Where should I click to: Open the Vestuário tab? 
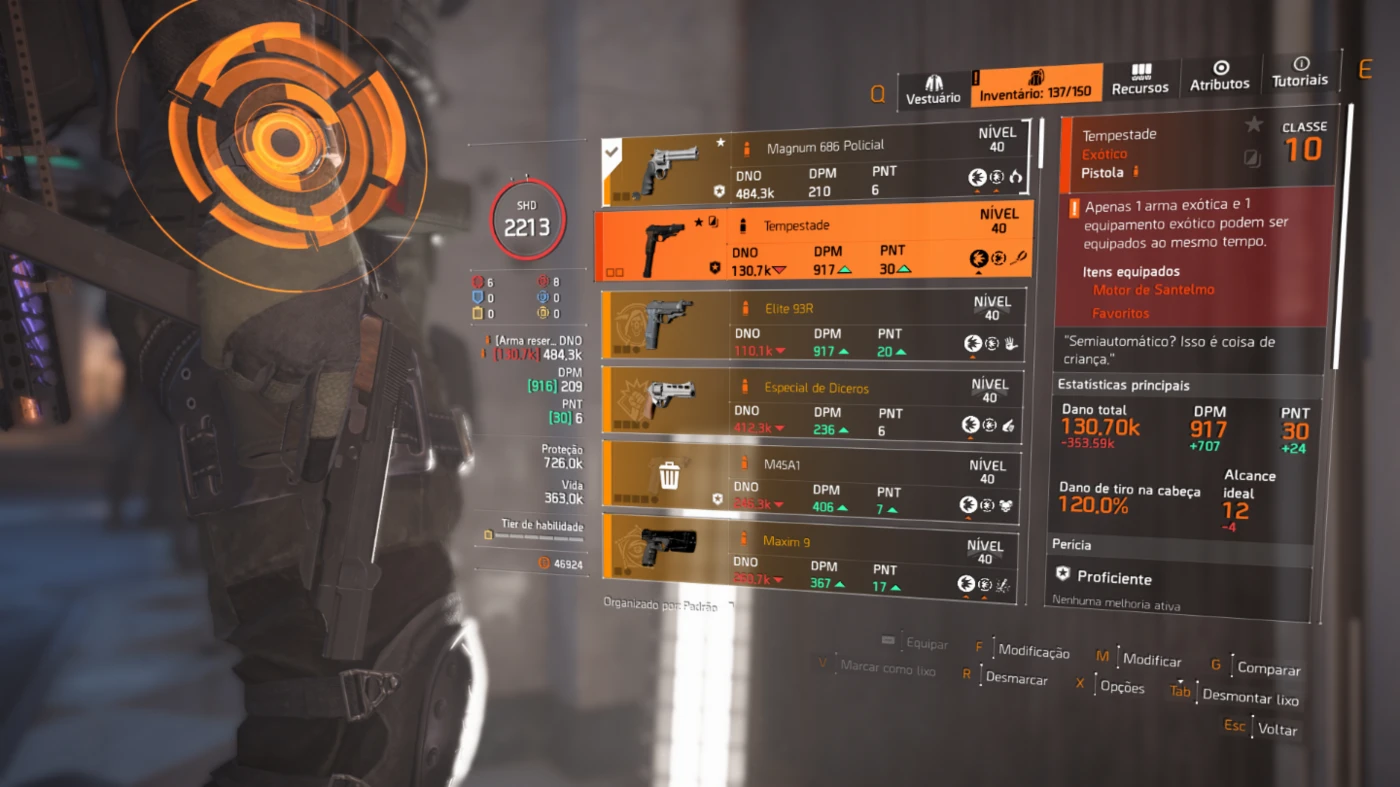coord(933,88)
